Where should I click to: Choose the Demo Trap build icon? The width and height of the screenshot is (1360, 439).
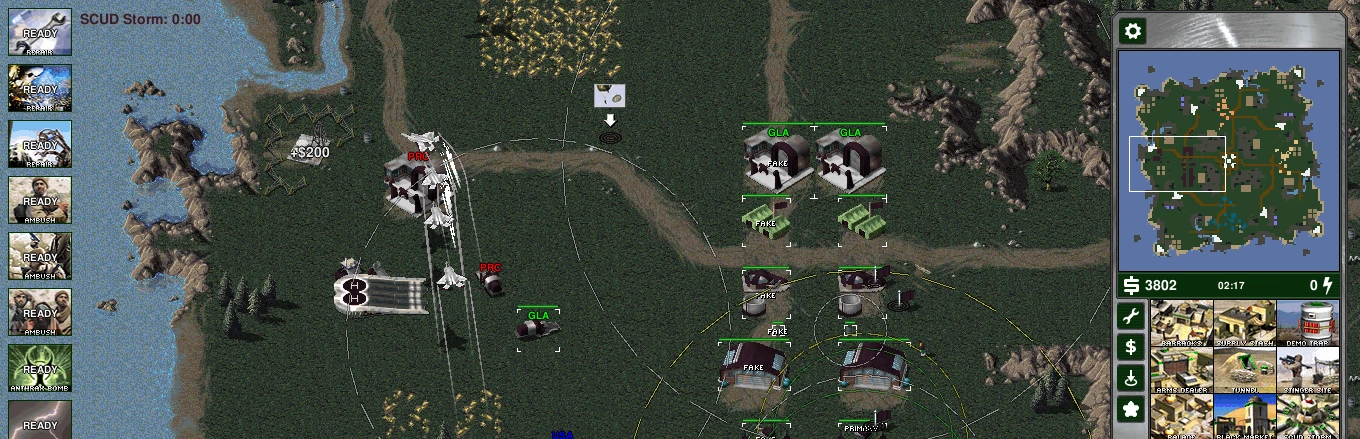pos(1307,323)
